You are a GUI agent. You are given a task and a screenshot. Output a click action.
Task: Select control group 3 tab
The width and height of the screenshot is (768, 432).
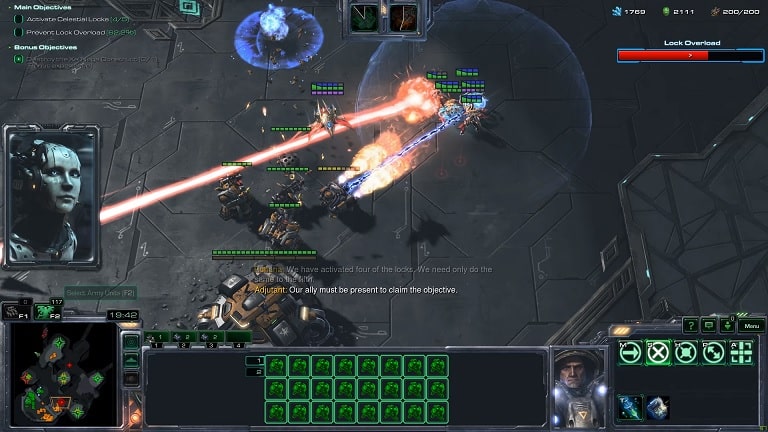(214, 337)
